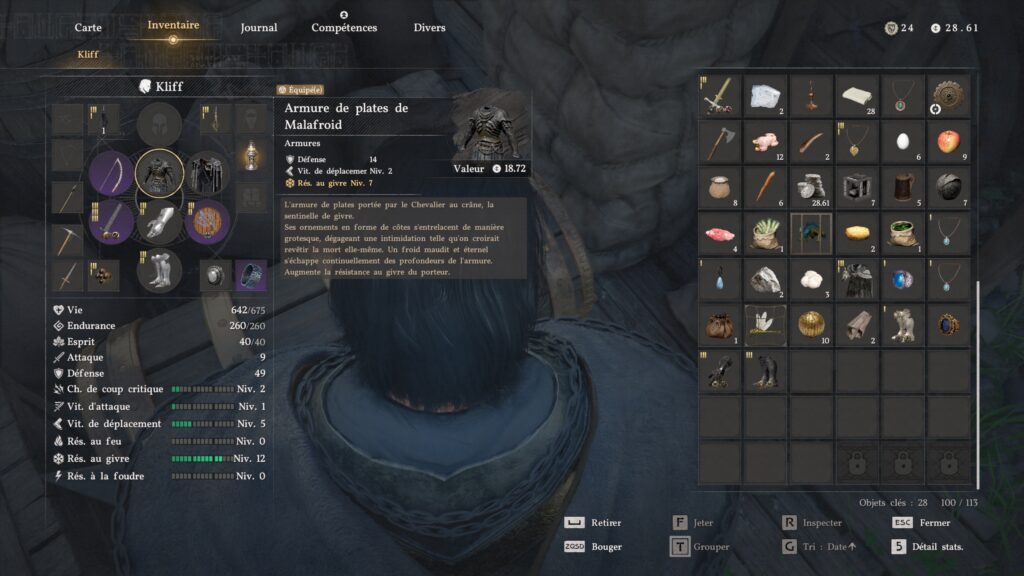The image size is (1024, 576).
Task: Switch to the Journal tab
Action: coord(259,28)
